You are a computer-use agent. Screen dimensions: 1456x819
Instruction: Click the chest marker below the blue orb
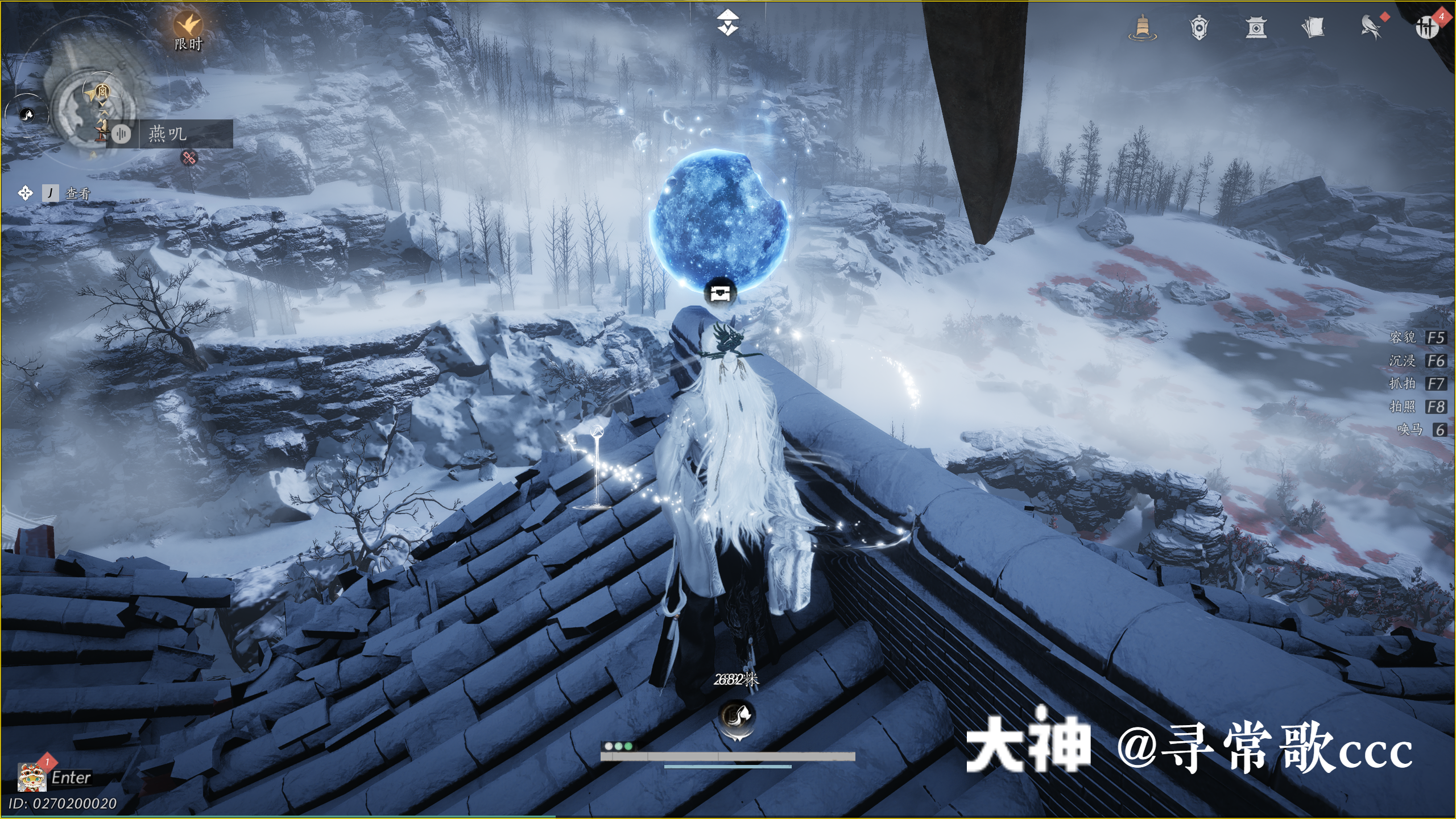tap(720, 293)
